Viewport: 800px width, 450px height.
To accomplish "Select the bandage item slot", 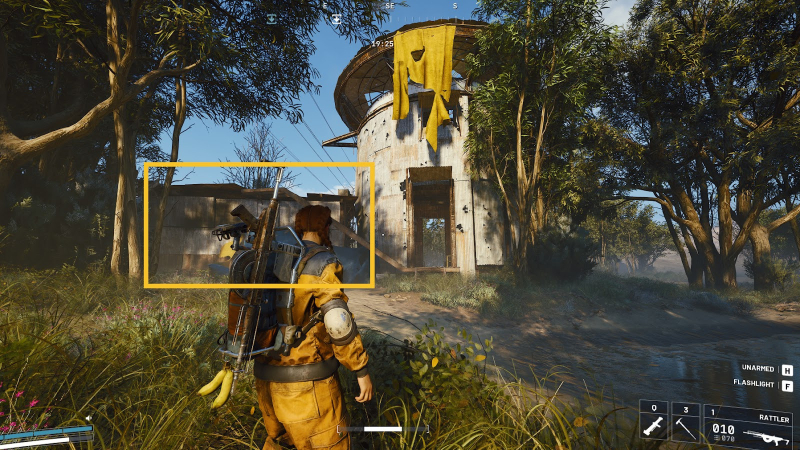I will coord(653,424).
